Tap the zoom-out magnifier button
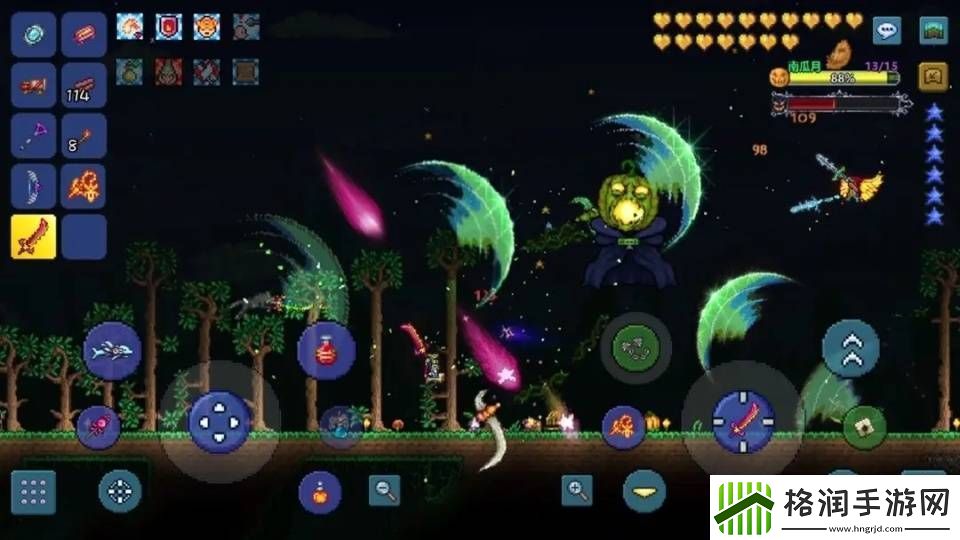The width and height of the screenshot is (960, 540). point(384,489)
